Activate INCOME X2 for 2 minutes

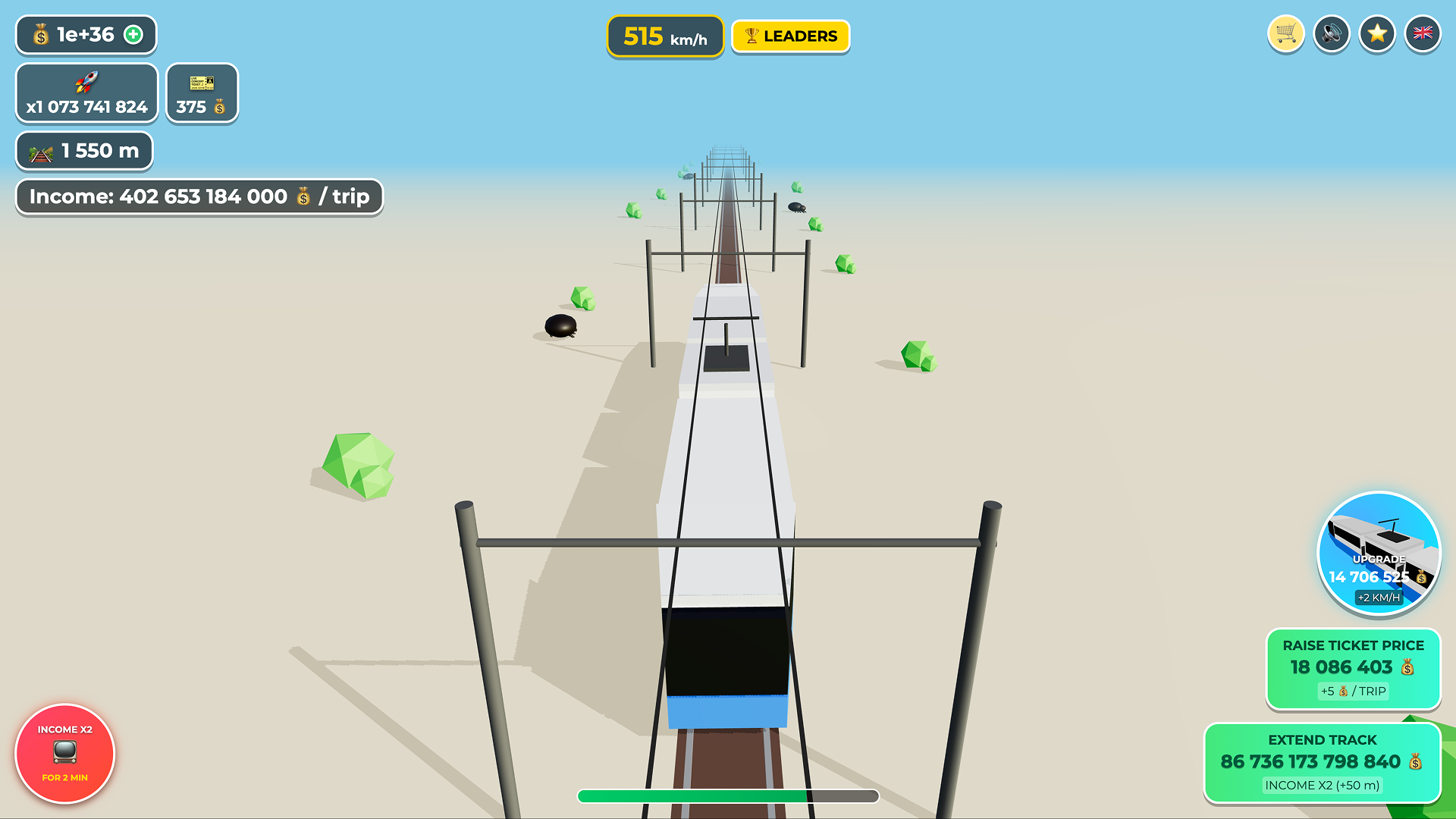click(64, 754)
